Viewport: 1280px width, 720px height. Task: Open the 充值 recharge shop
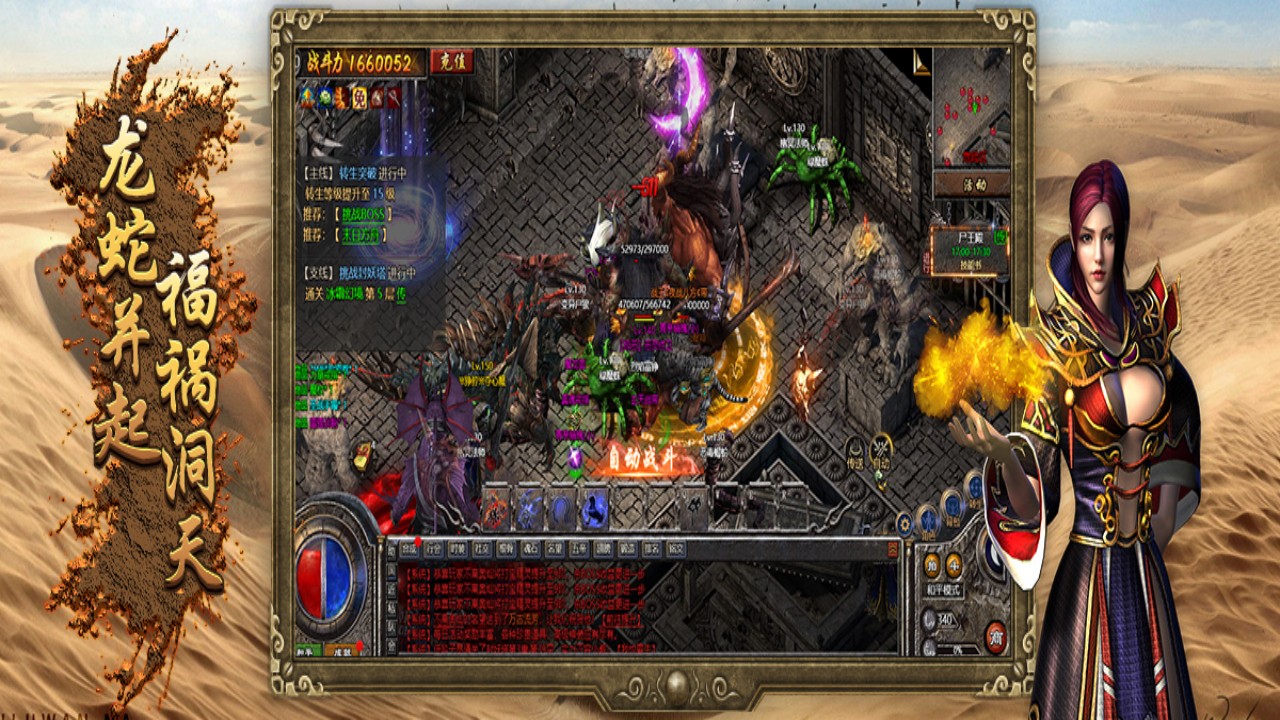tap(452, 62)
